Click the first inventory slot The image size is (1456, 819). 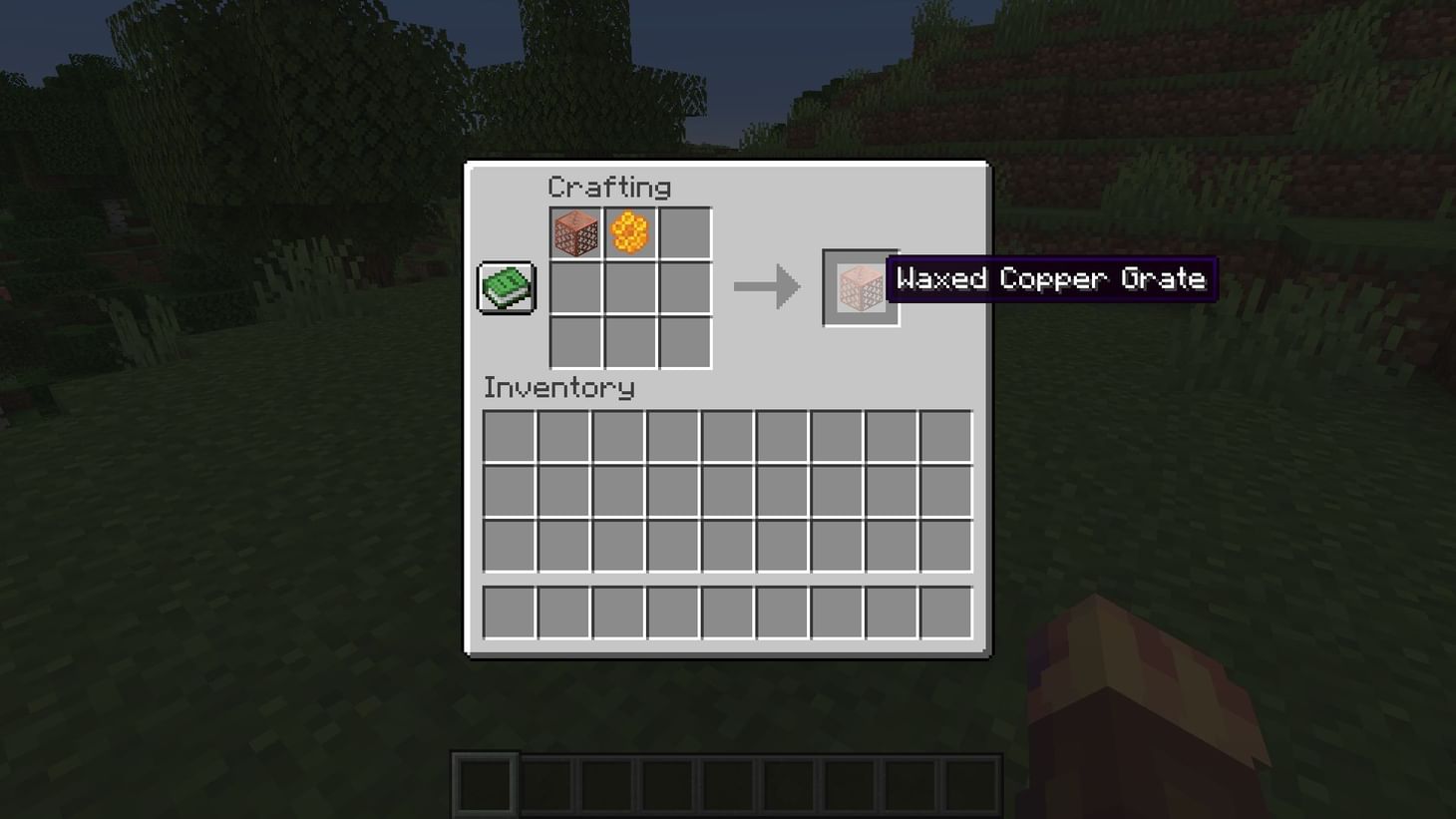click(509, 436)
